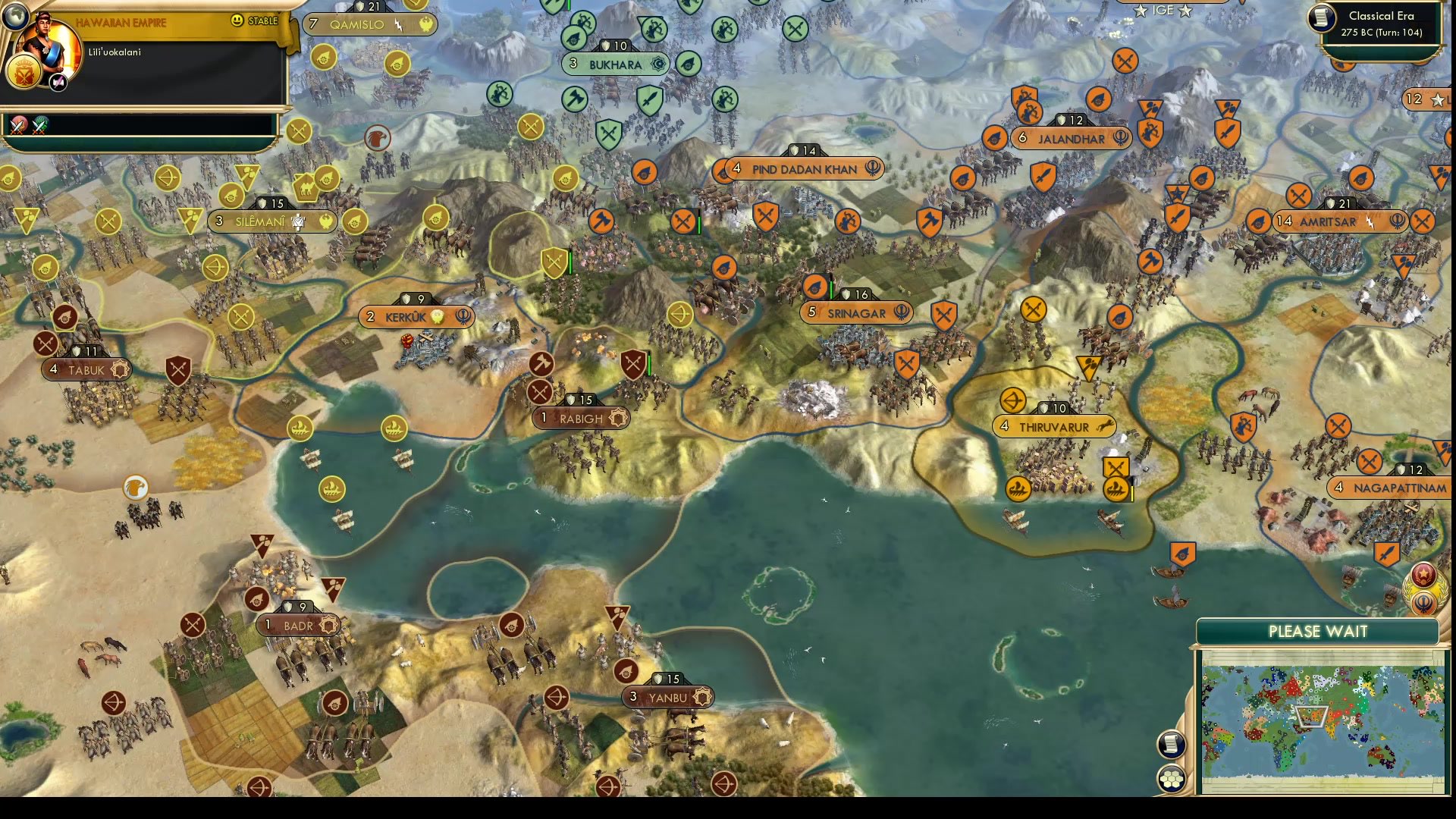1456x819 pixels.
Task: Toggle the strategic view hex grid
Action: (1172, 779)
